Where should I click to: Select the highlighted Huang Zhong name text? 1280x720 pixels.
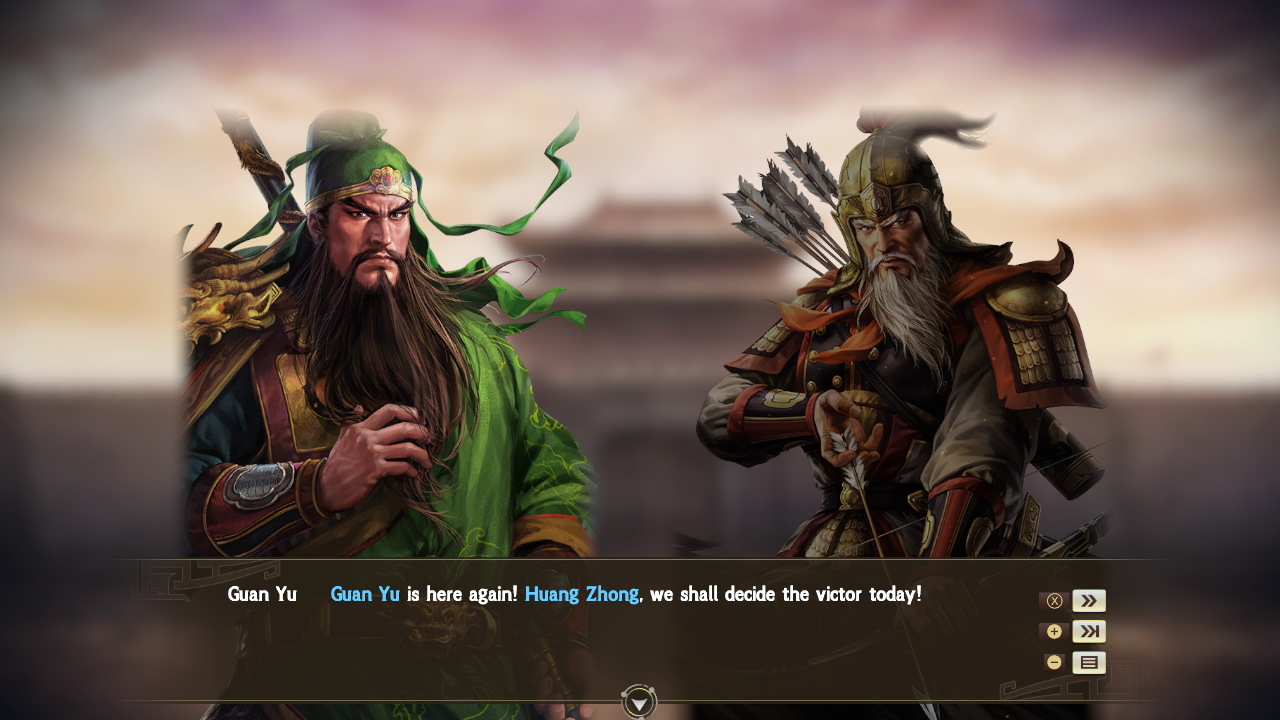pyautogui.click(x=583, y=593)
